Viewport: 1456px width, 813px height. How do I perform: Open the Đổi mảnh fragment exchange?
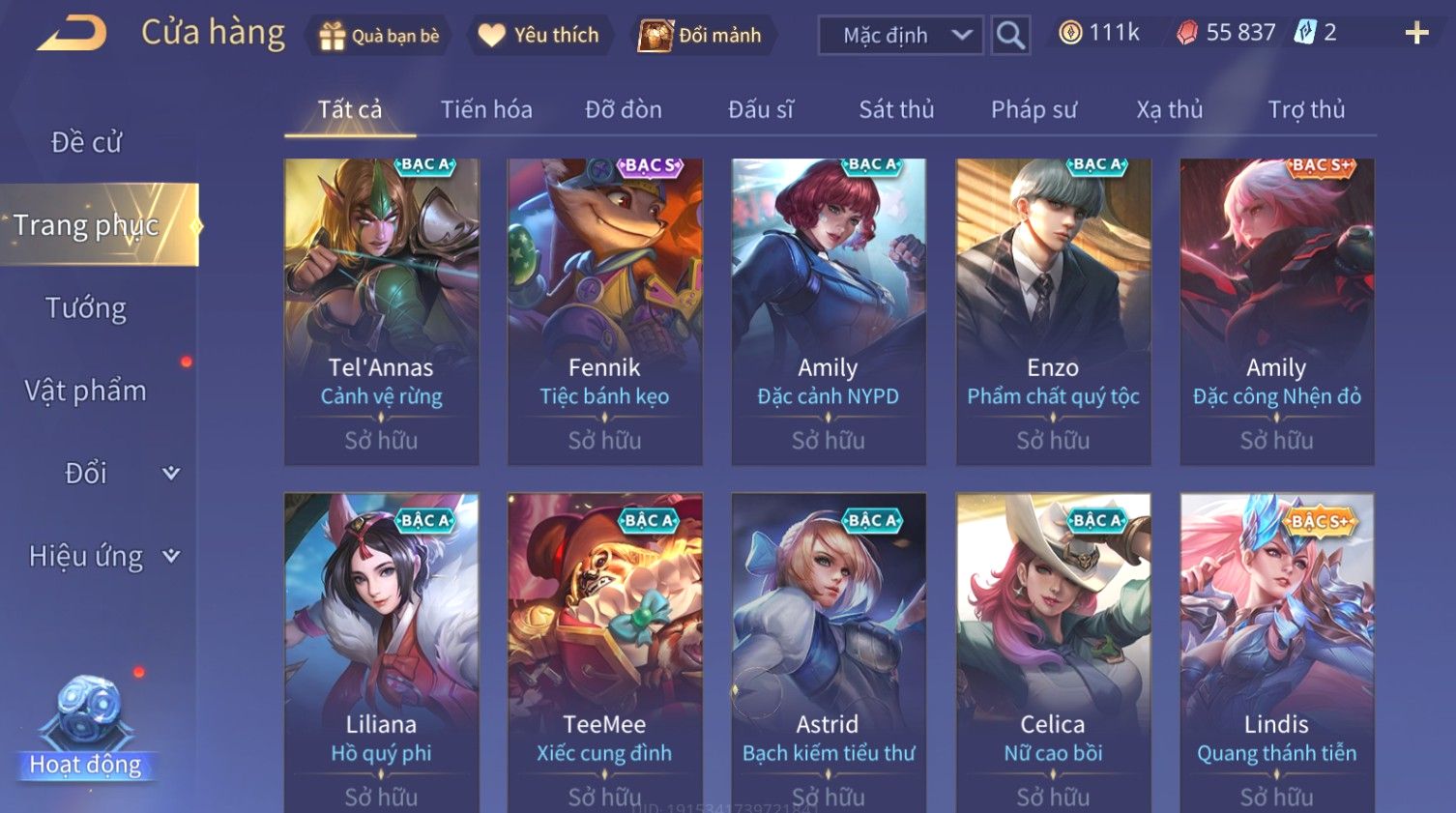tap(701, 36)
